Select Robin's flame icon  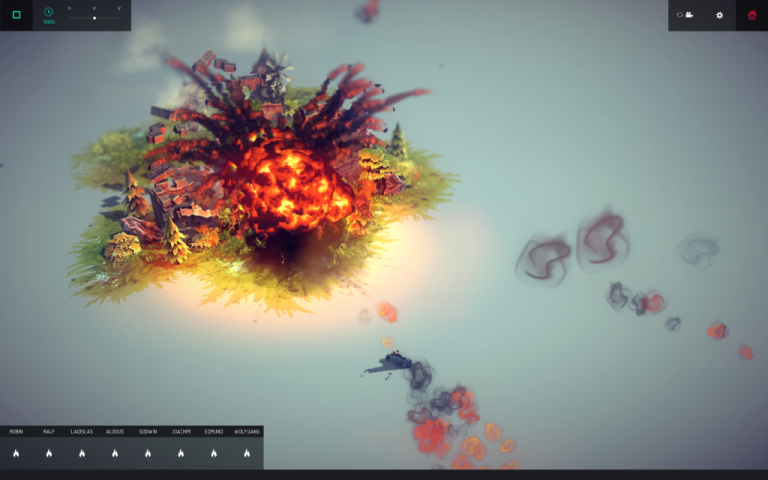(16, 453)
